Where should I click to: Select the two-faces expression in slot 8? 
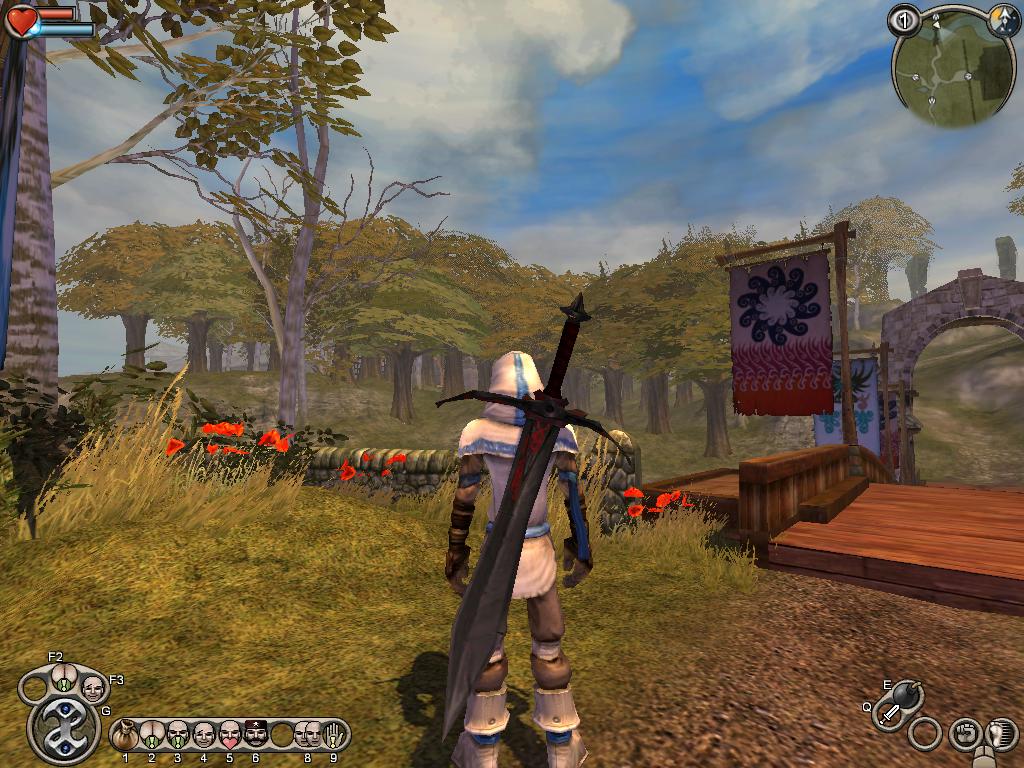(307, 736)
